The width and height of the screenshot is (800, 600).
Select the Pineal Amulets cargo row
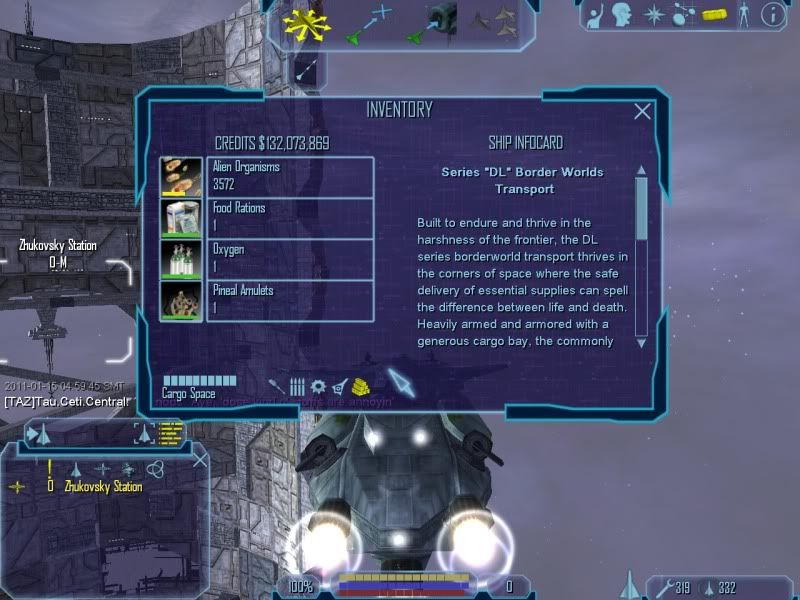click(289, 299)
